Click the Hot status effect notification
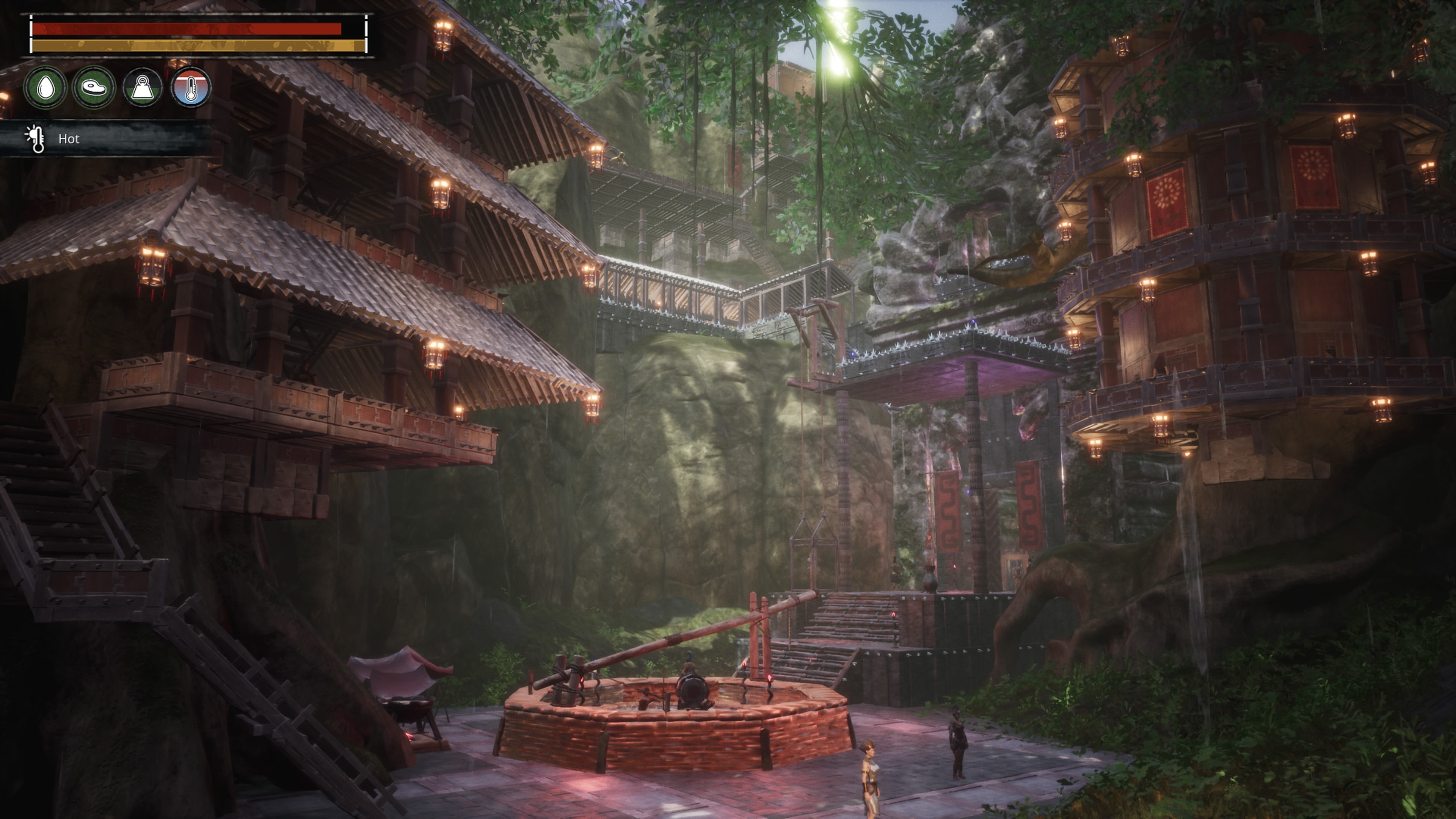The height and width of the screenshot is (819, 1456). 68,139
